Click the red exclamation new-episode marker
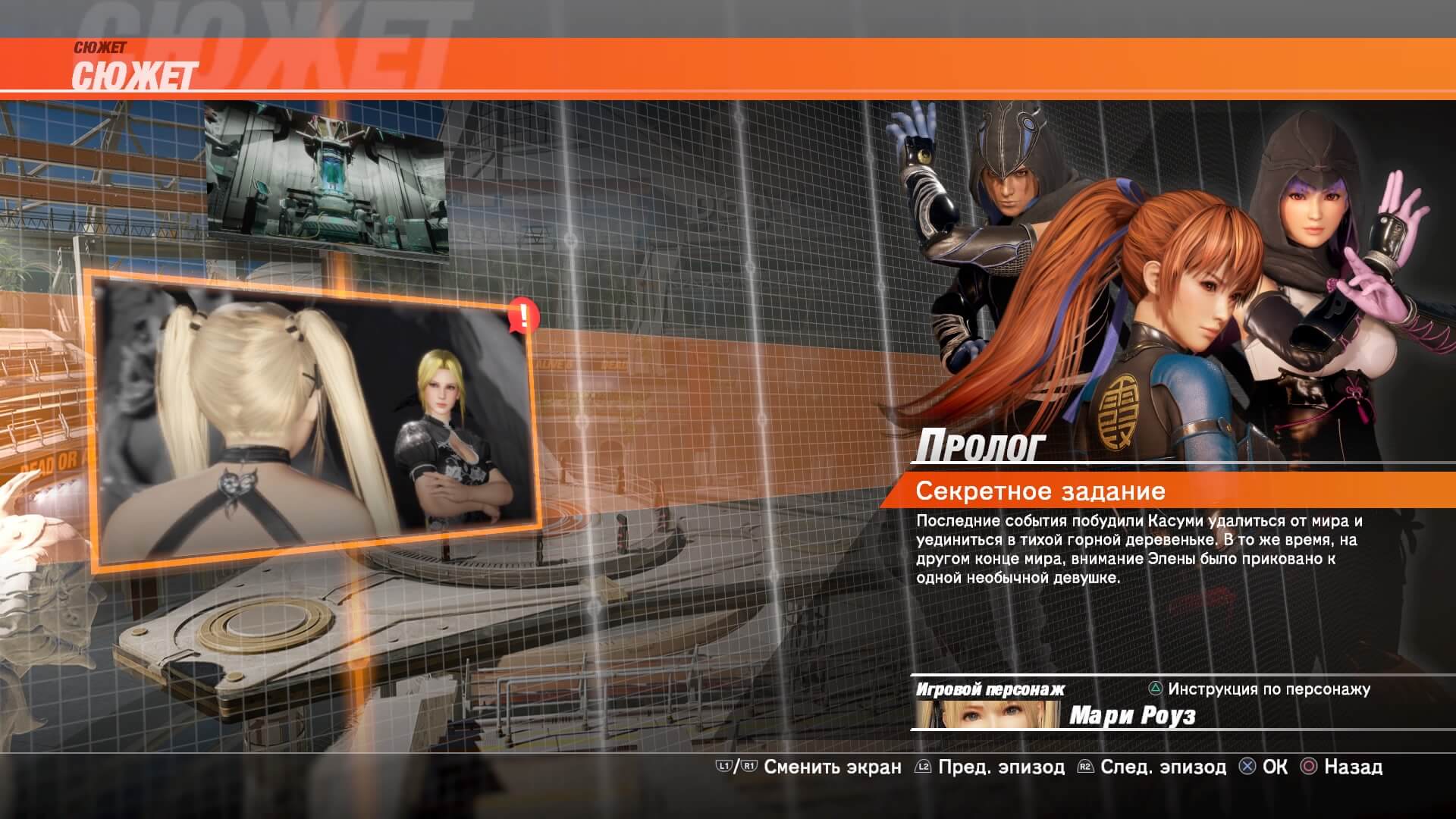 click(522, 315)
